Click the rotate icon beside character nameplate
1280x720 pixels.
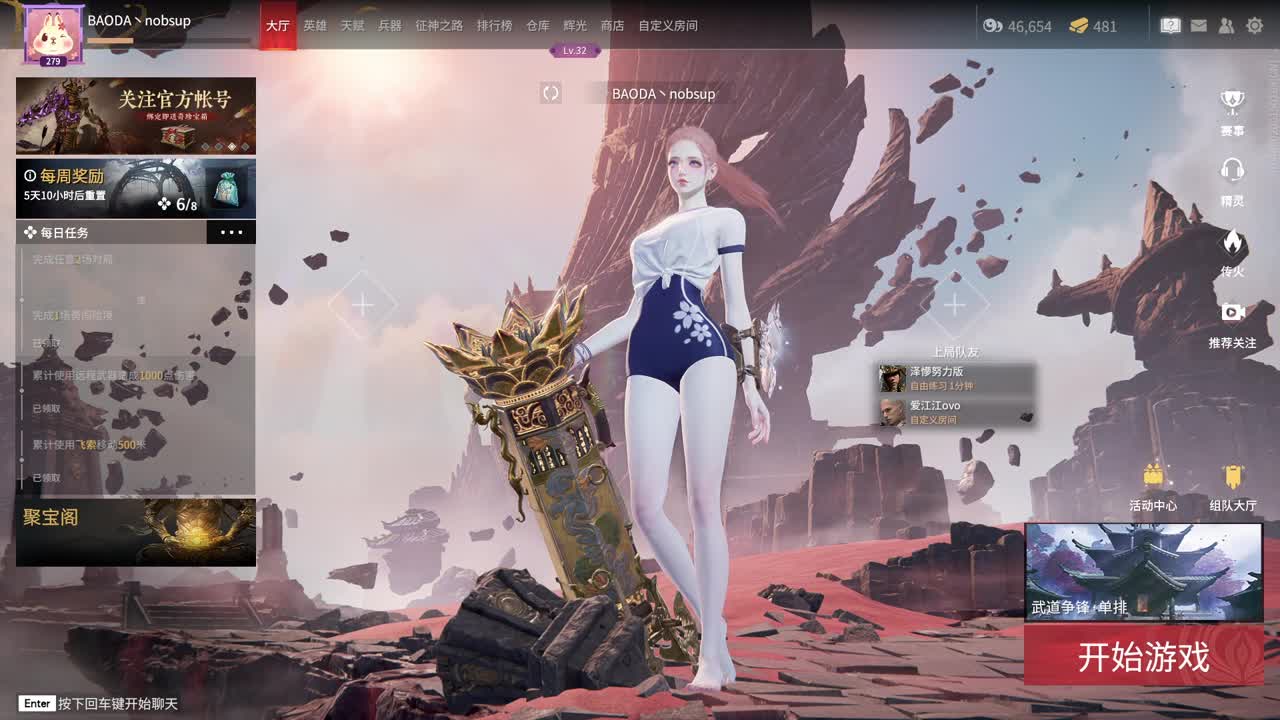tap(549, 93)
